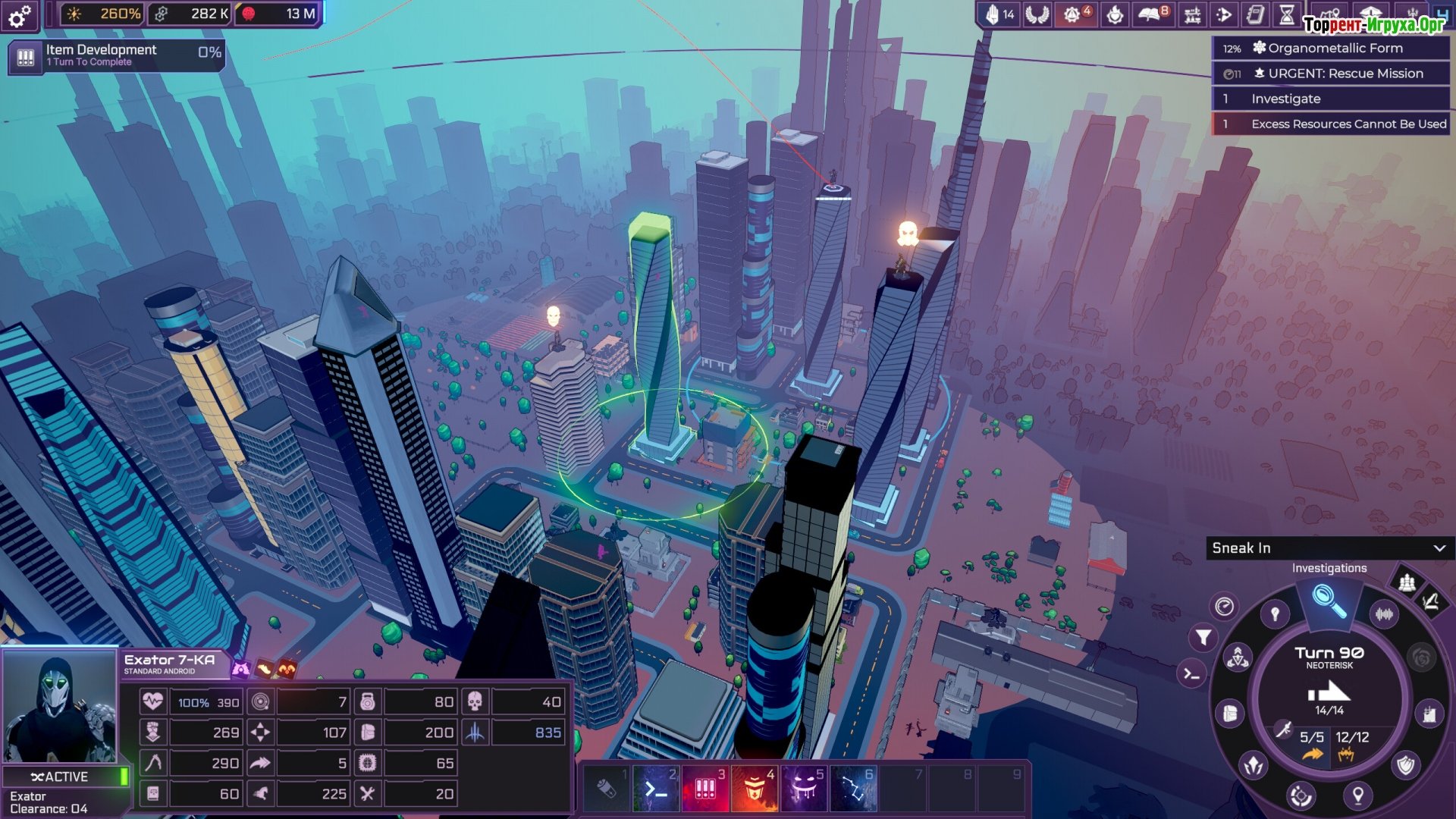Select the Investigations magnifying glass mode

pos(1329,599)
